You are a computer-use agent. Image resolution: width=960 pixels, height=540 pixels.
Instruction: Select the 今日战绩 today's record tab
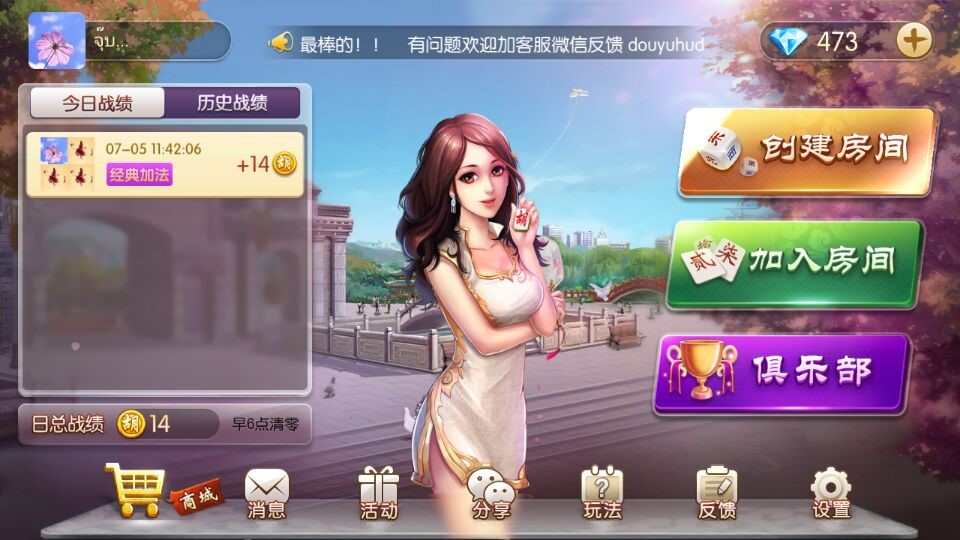tap(98, 103)
